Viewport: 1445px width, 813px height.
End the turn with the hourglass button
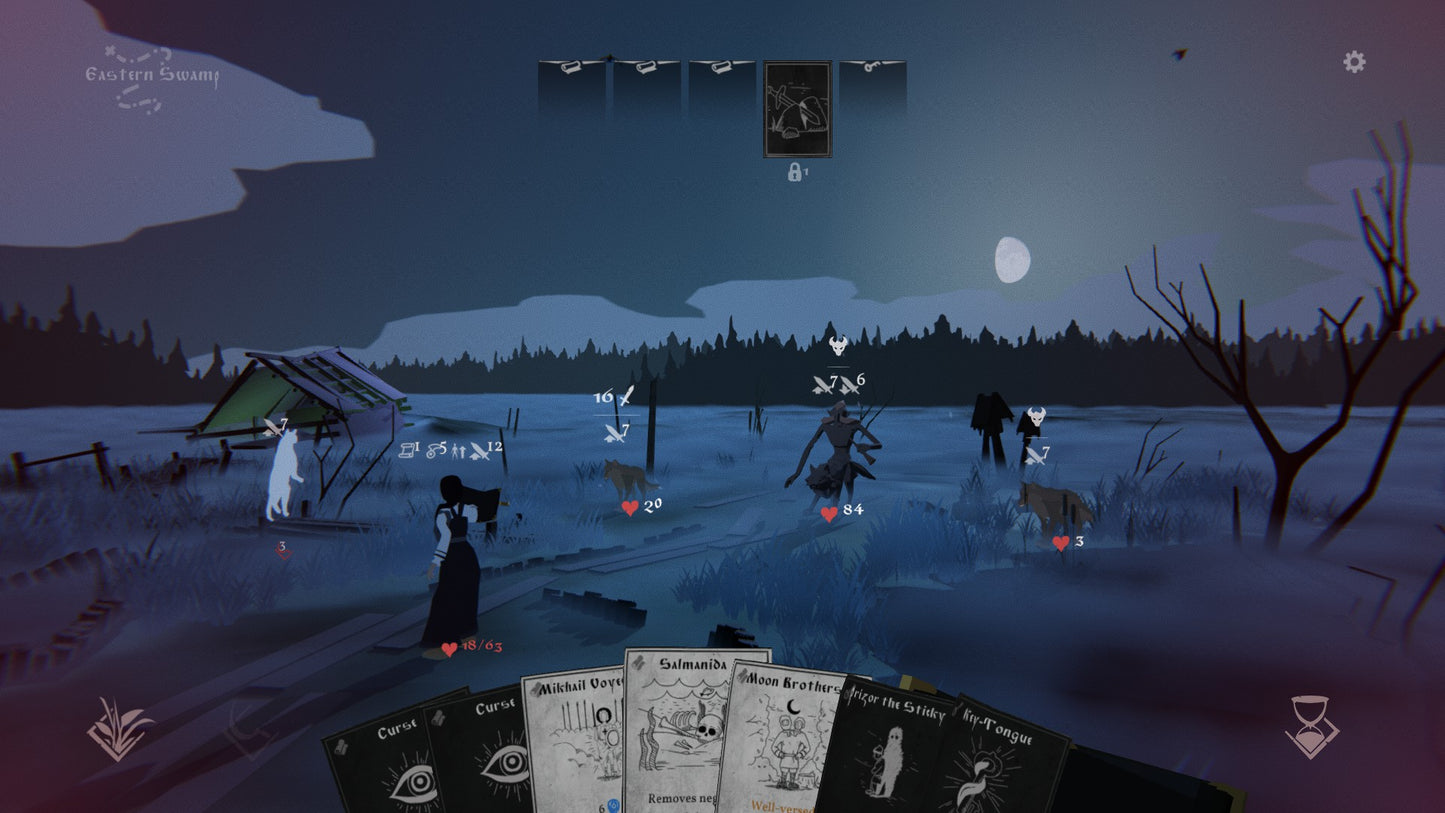(1311, 727)
